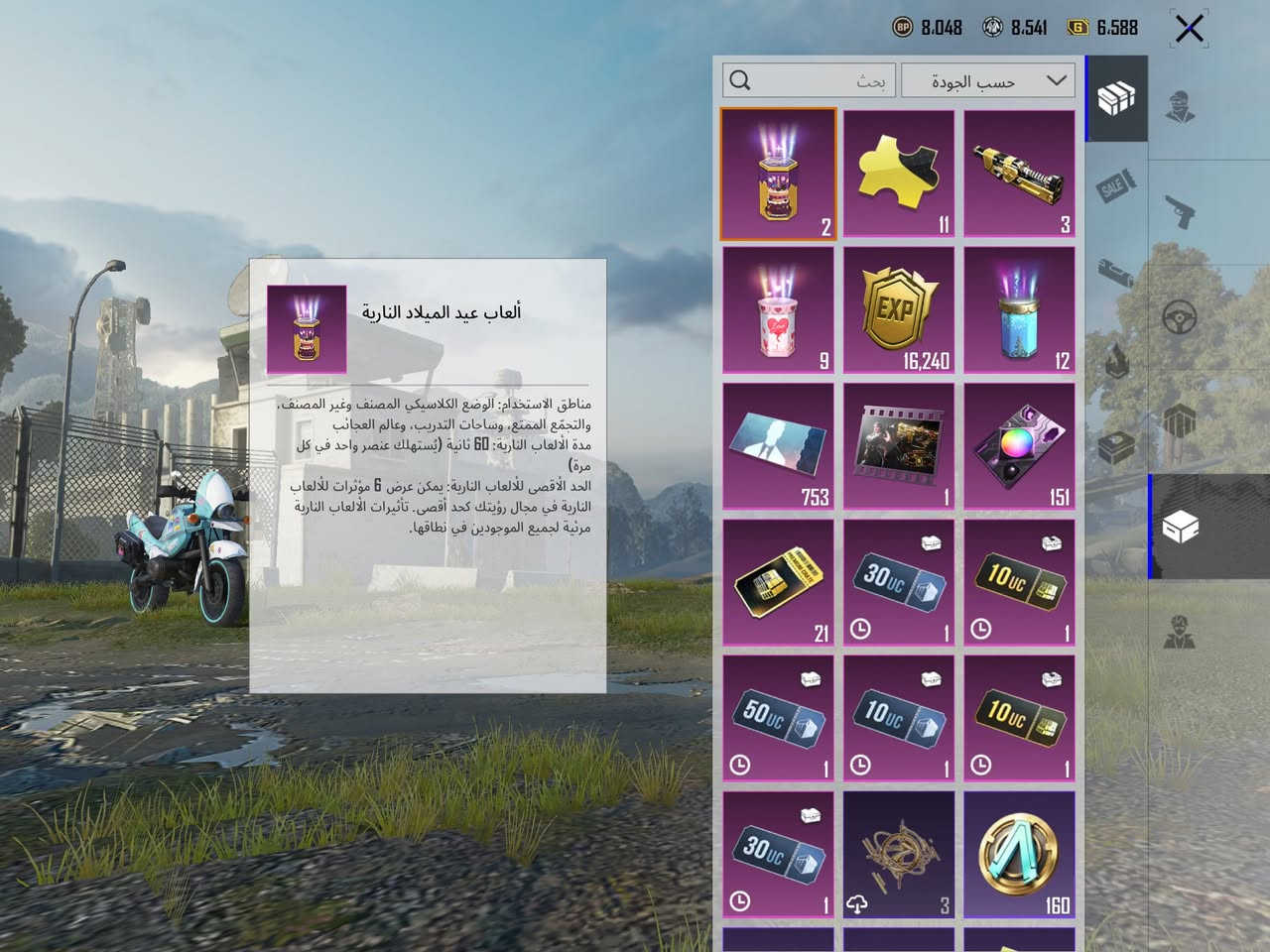Close the inventory with the X button
This screenshot has width=1270, height=952.
[1187, 28]
